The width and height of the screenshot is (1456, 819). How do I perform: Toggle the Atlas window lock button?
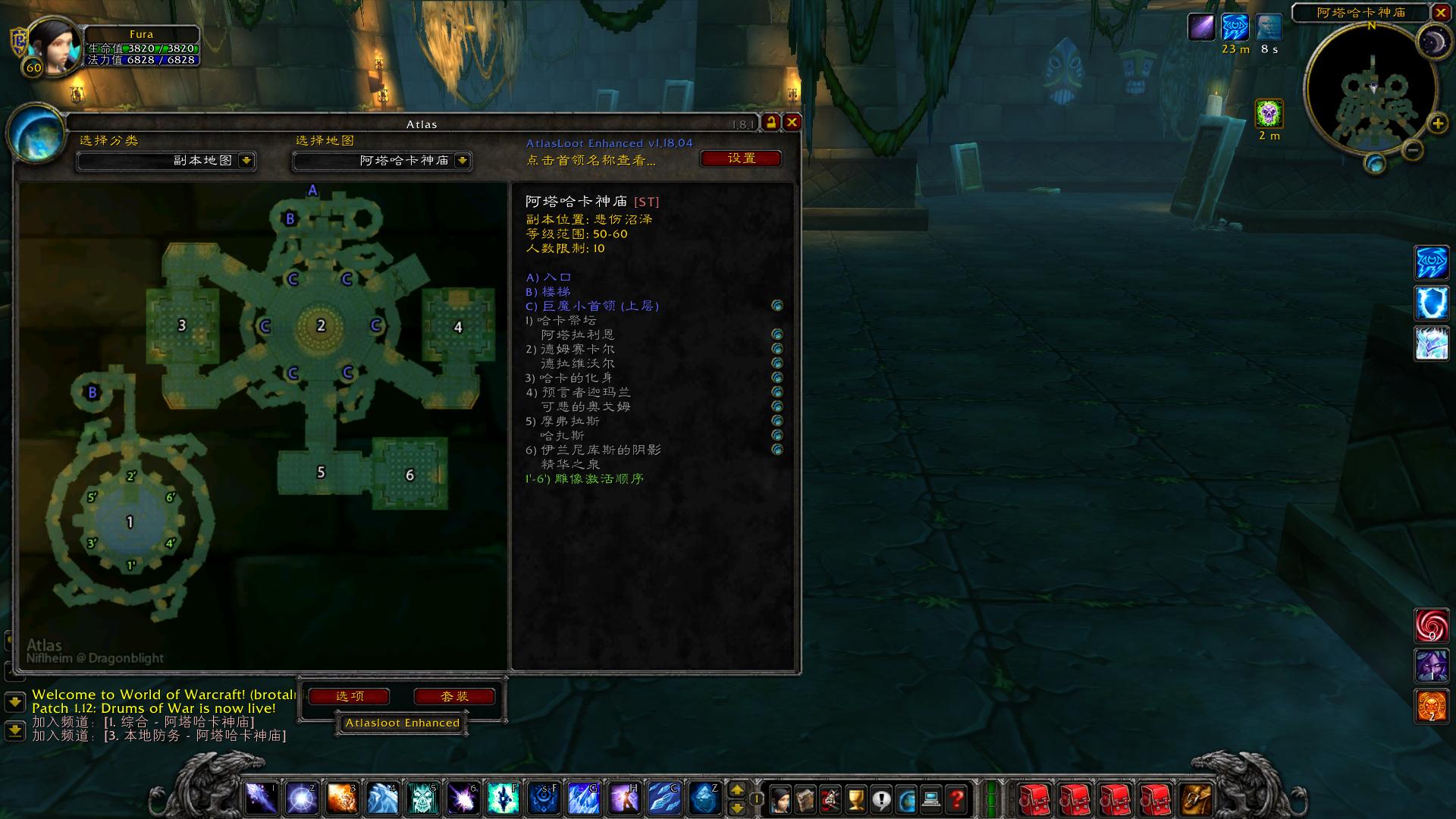[x=771, y=122]
